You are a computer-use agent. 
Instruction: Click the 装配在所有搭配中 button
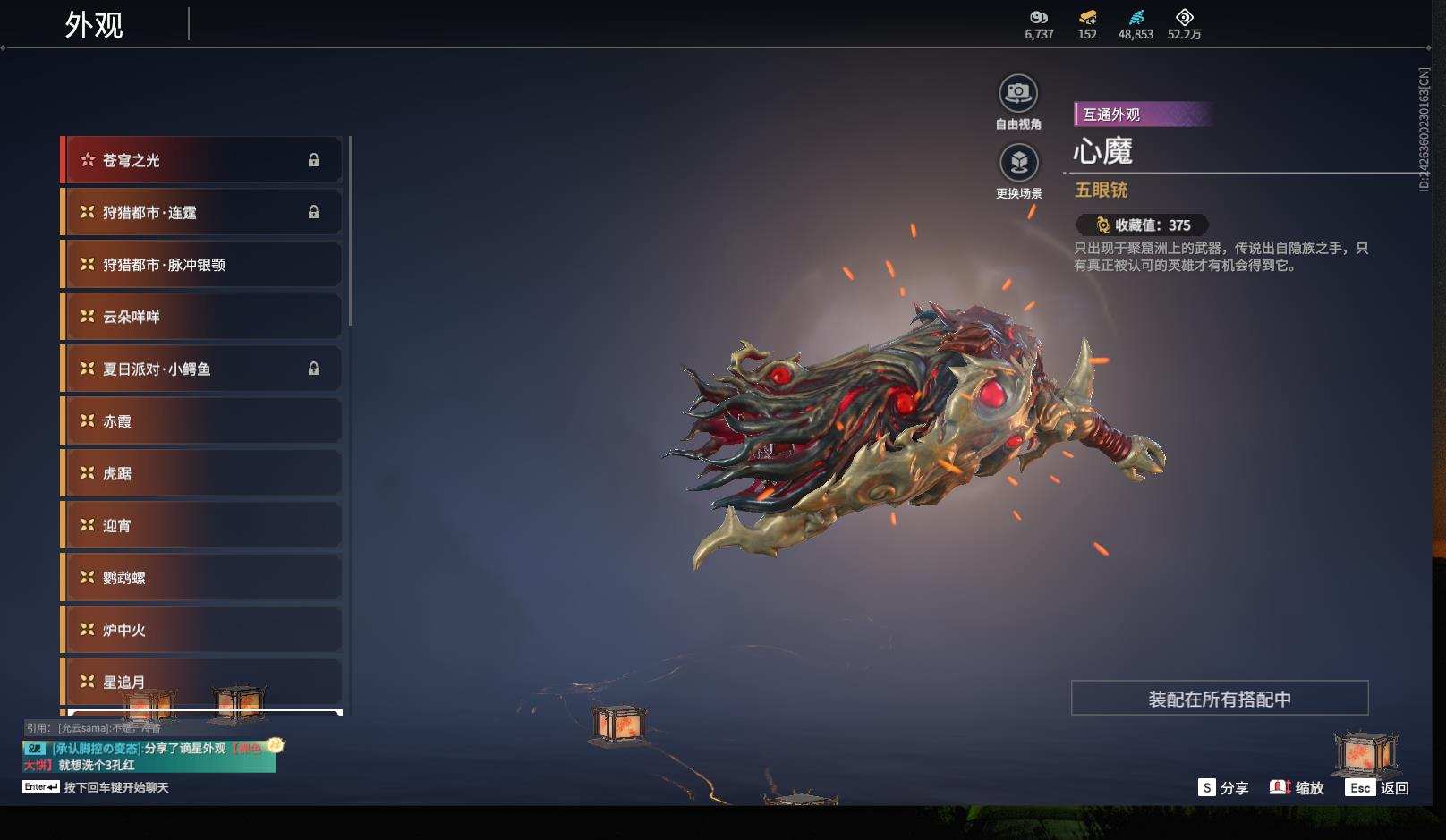pyautogui.click(x=1220, y=699)
